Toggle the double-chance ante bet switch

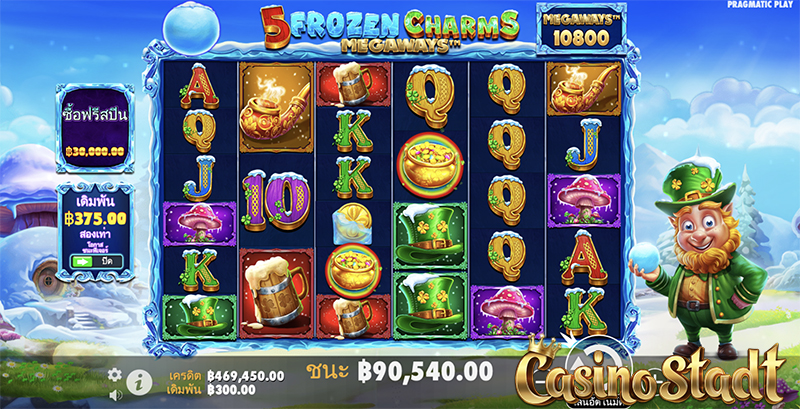pos(81,261)
